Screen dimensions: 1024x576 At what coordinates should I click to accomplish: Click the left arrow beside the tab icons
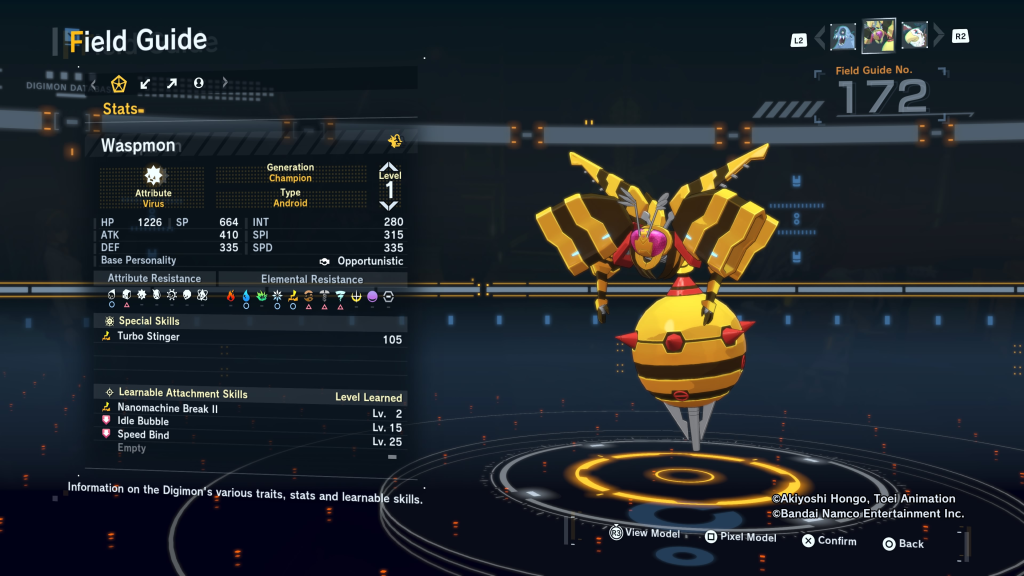coord(94,83)
